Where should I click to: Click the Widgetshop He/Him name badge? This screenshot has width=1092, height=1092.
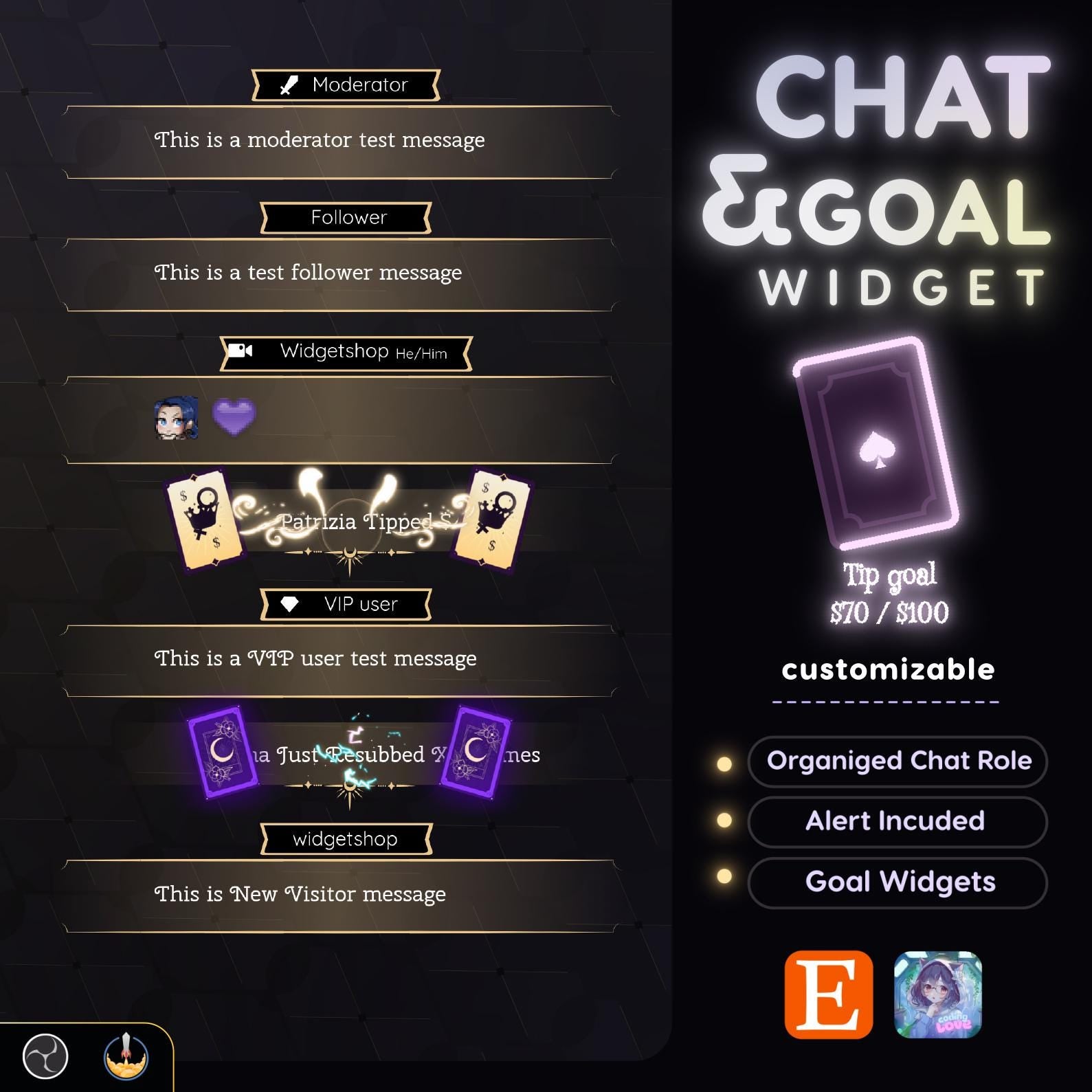pyautogui.click(x=346, y=353)
